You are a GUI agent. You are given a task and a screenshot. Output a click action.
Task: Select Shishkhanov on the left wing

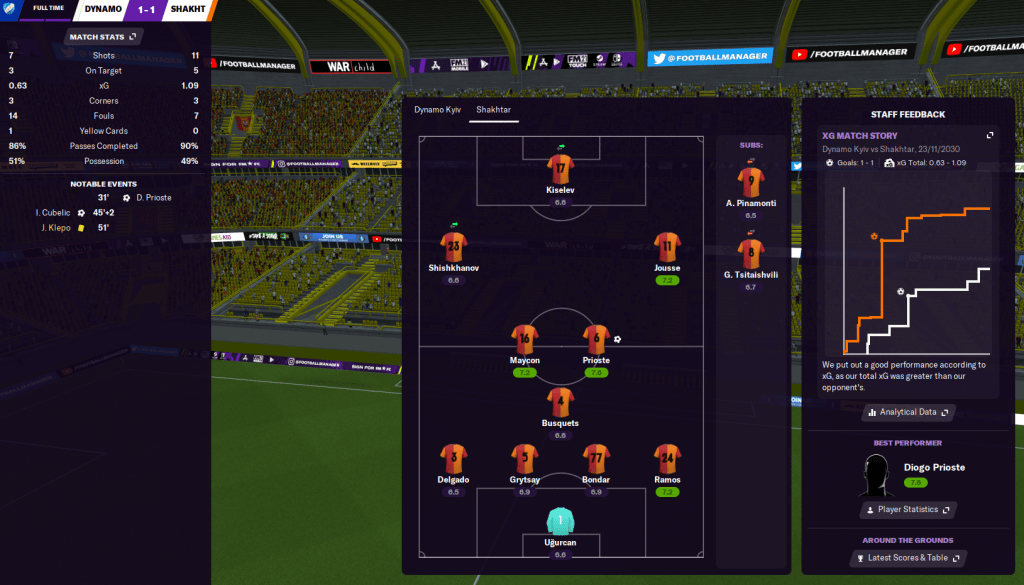click(x=454, y=246)
